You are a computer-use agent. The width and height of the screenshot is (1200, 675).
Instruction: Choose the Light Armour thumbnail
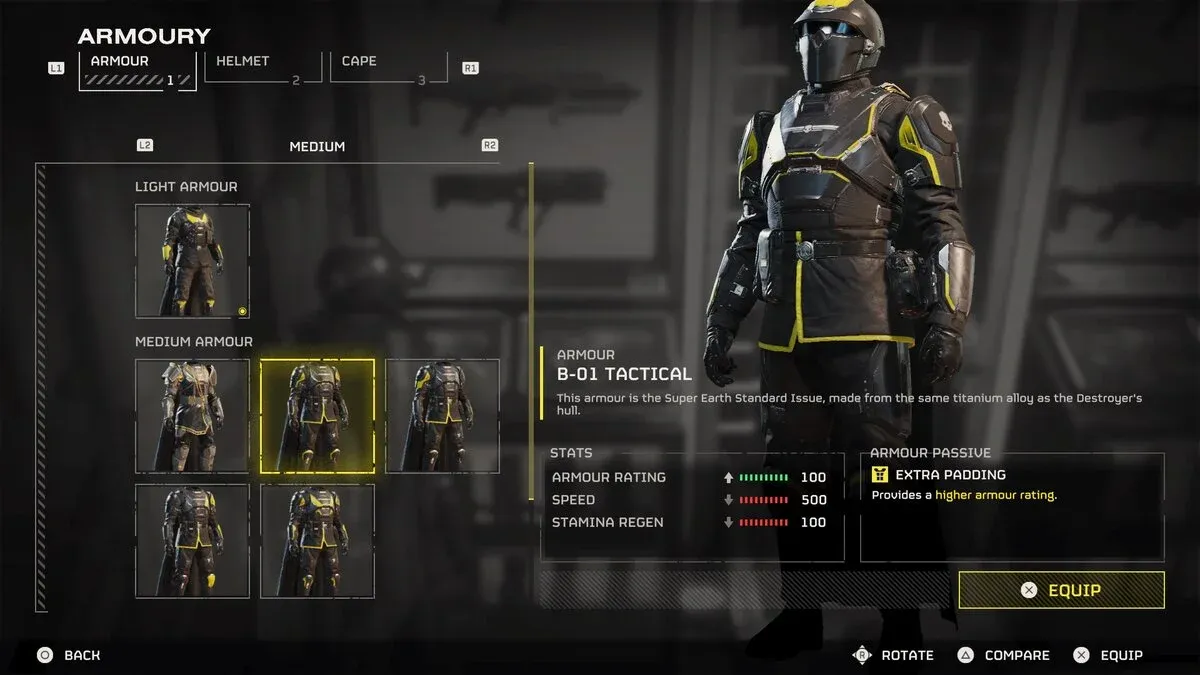point(192,261)
